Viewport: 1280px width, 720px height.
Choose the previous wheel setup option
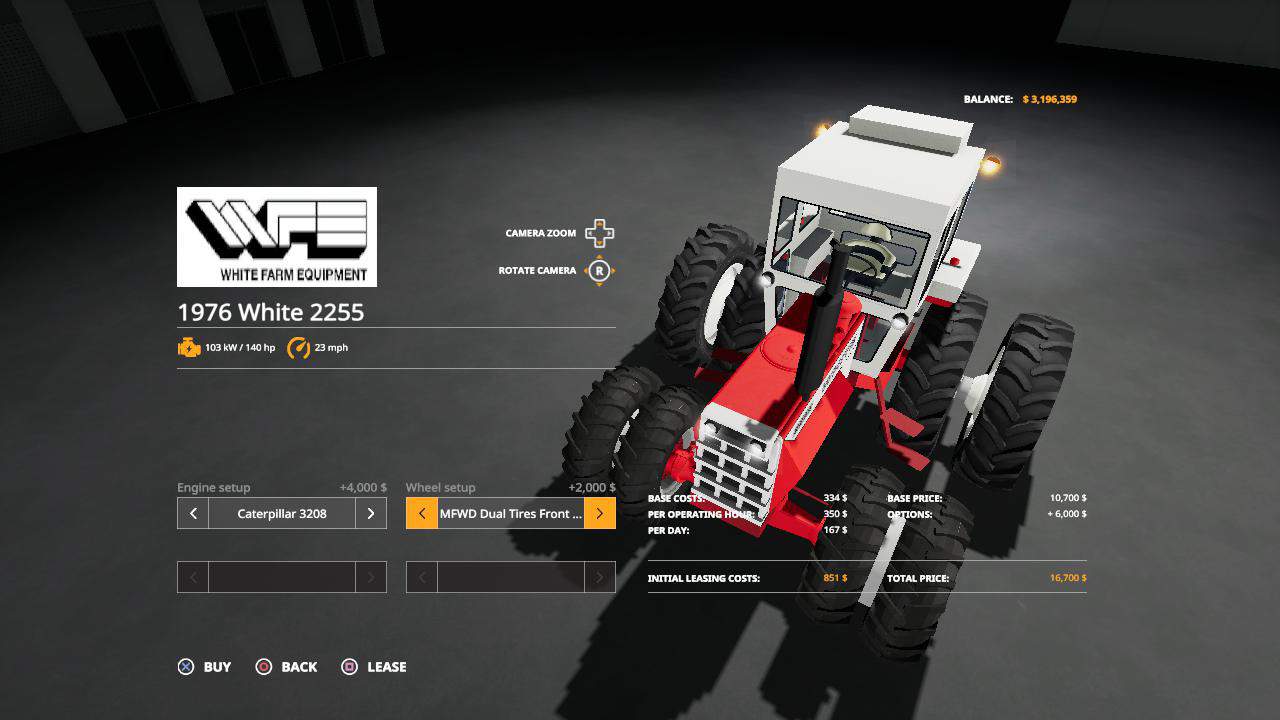click(422, 514)
